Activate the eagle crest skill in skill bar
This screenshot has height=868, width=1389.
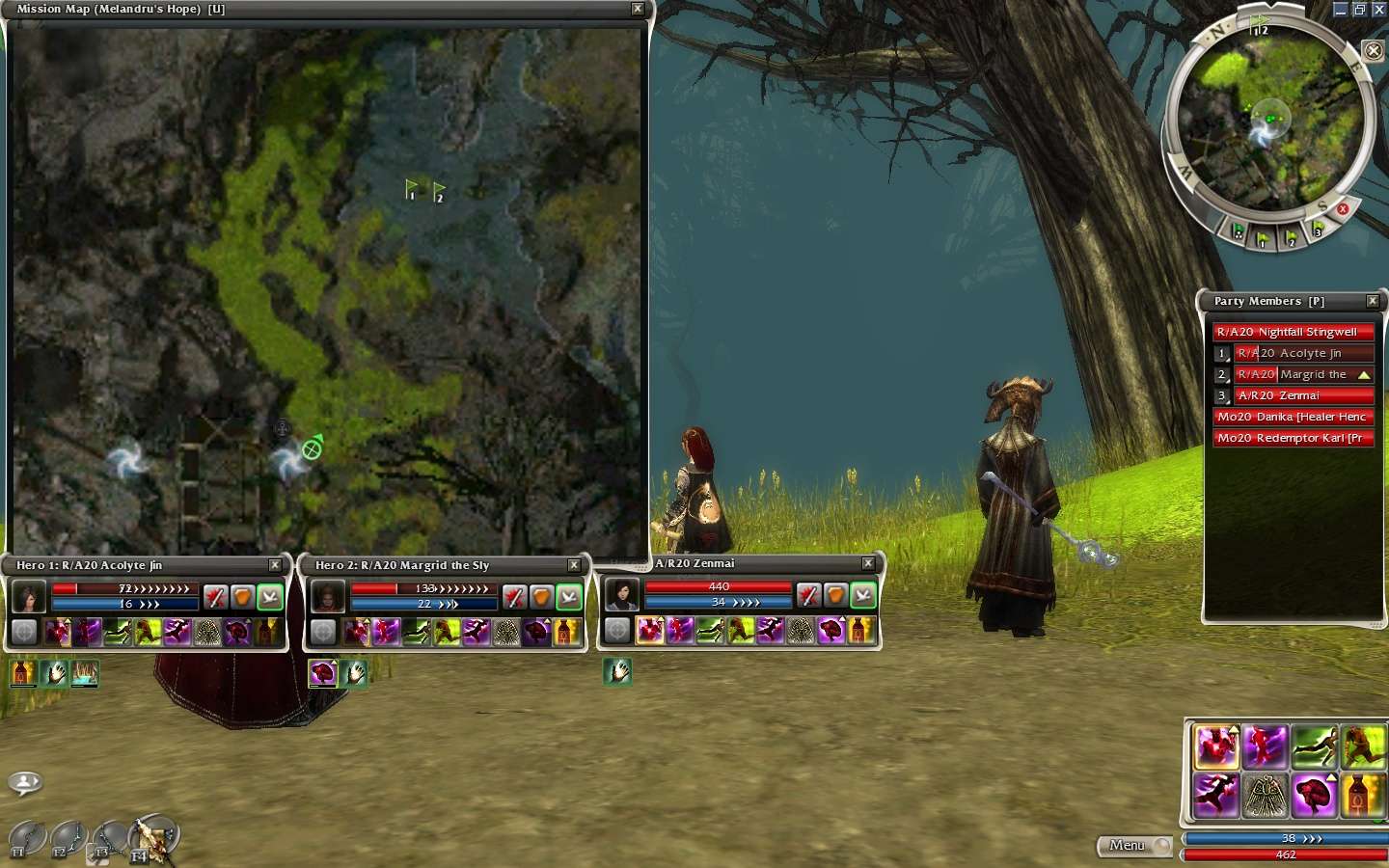pos(1265,797)
